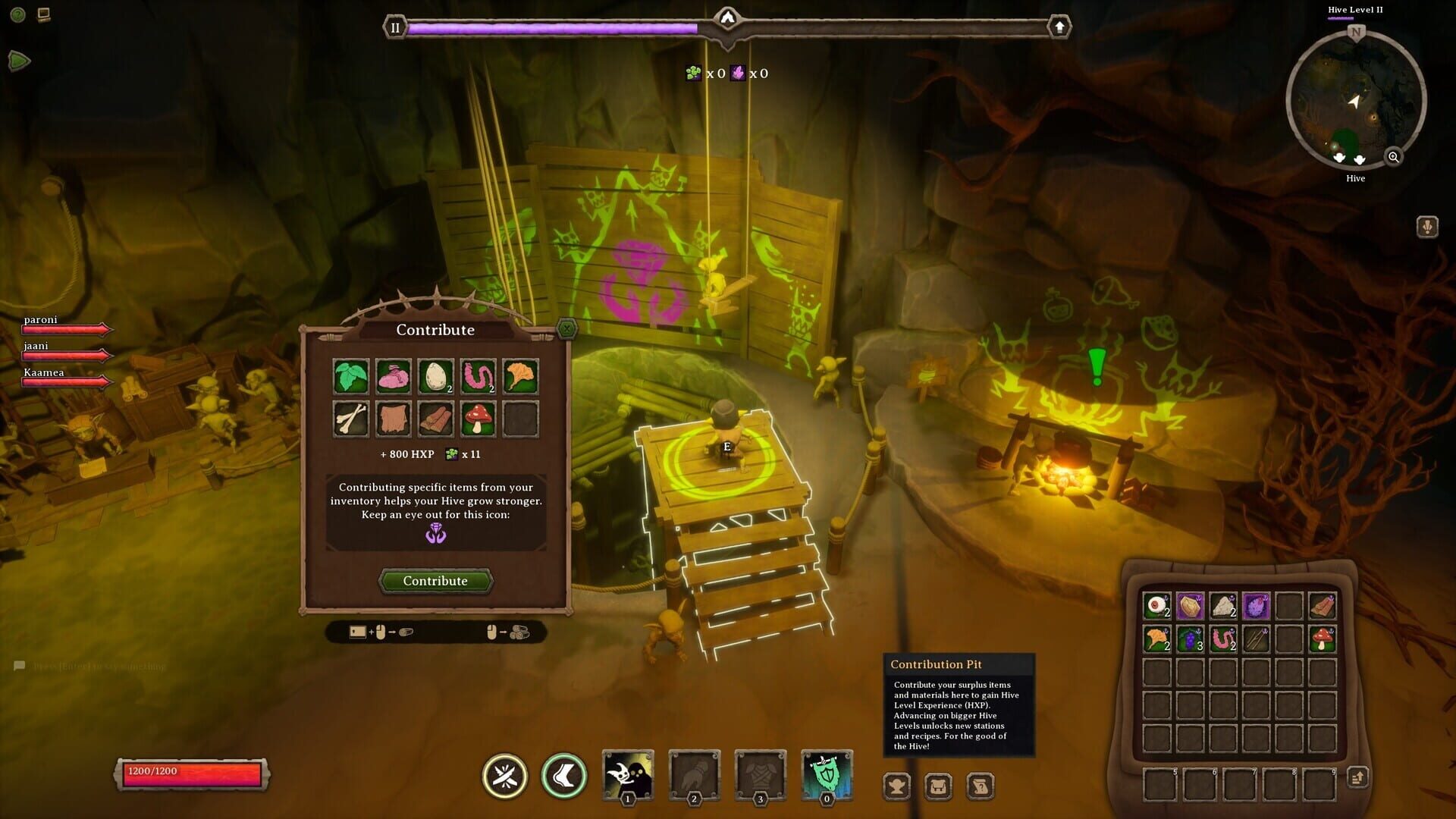Screen dimensions: 1456x819
Task: Activate the crossed blades attack ability
Action: 505,776
